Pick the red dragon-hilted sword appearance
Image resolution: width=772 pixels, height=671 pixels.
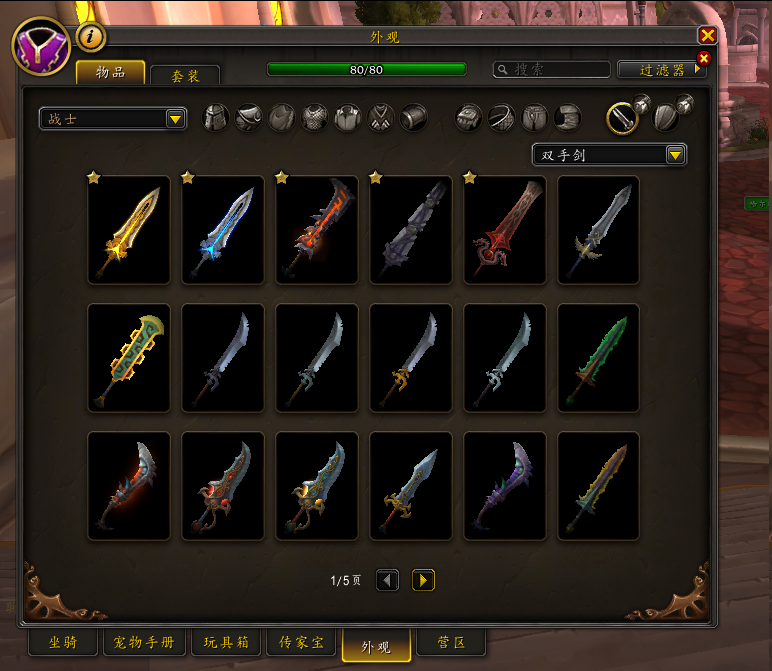(505, 230)
